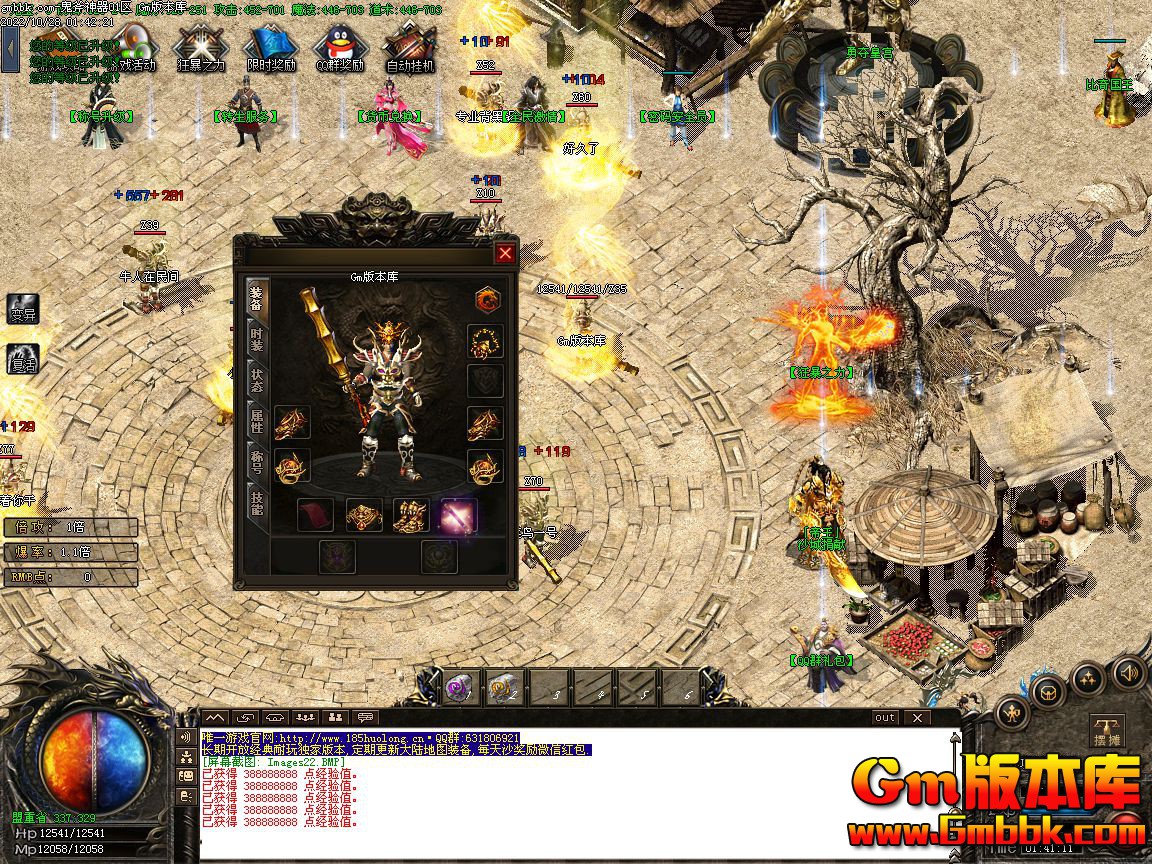Close the character equipment window
Screen dimensions: 1152x864
point(505,254)
